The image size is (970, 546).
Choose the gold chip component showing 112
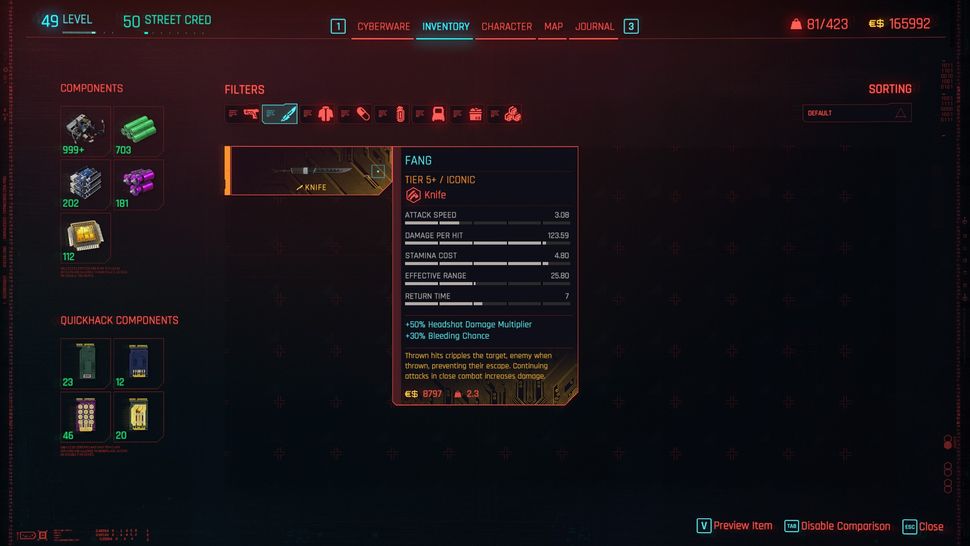[x=85, y=237]
